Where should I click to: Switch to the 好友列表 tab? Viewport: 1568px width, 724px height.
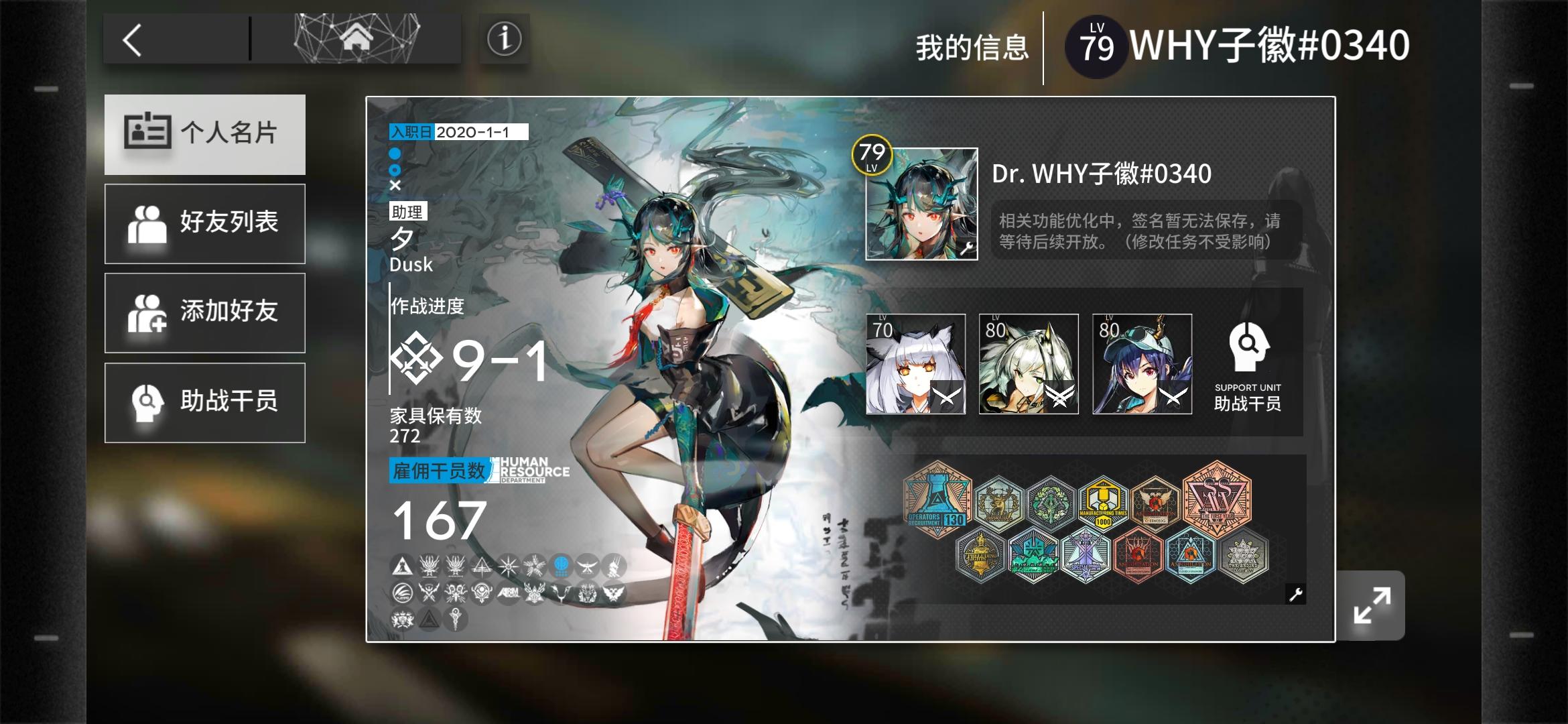(x=204, y=224)
